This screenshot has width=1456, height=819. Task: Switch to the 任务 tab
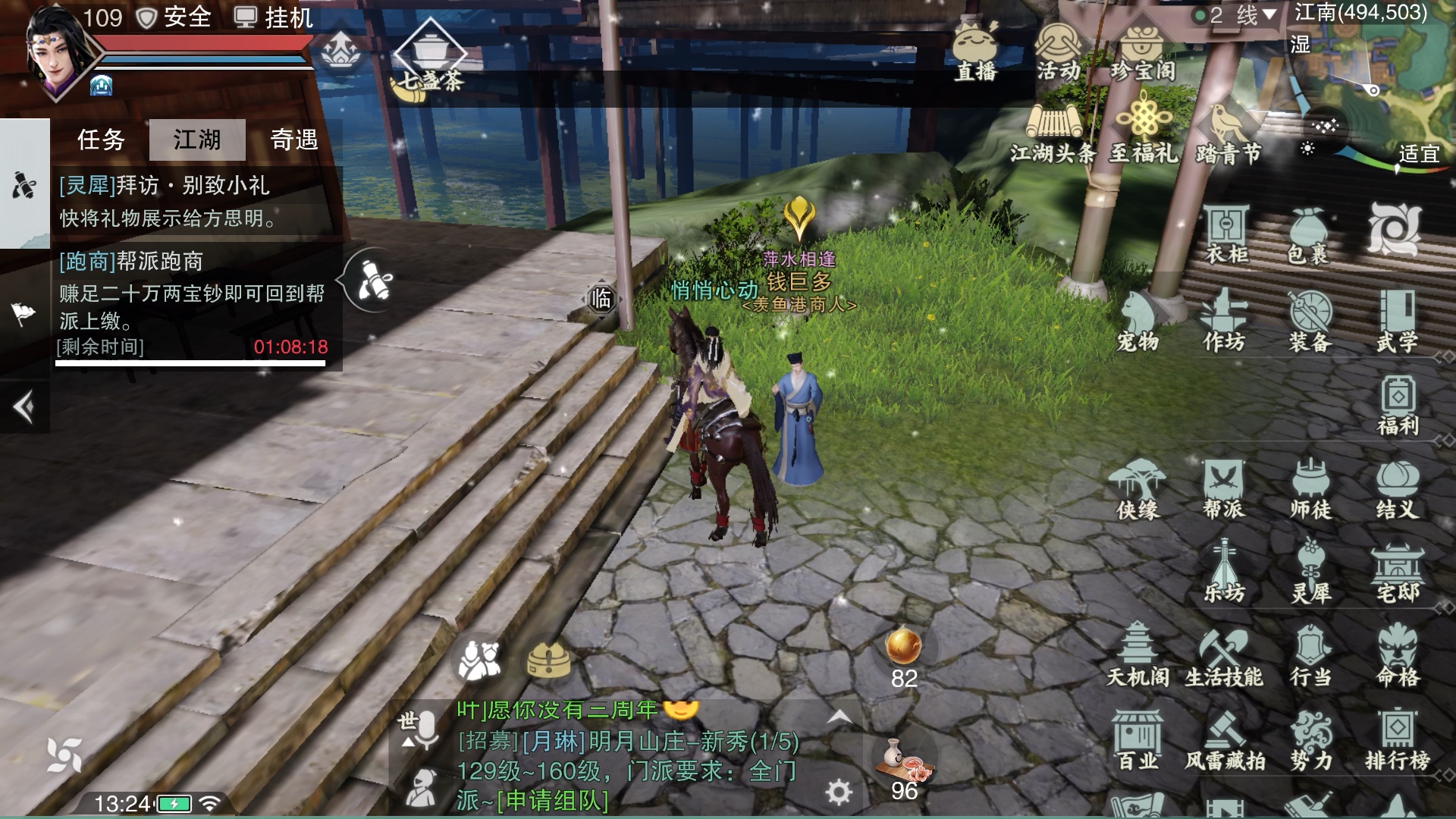101,140
